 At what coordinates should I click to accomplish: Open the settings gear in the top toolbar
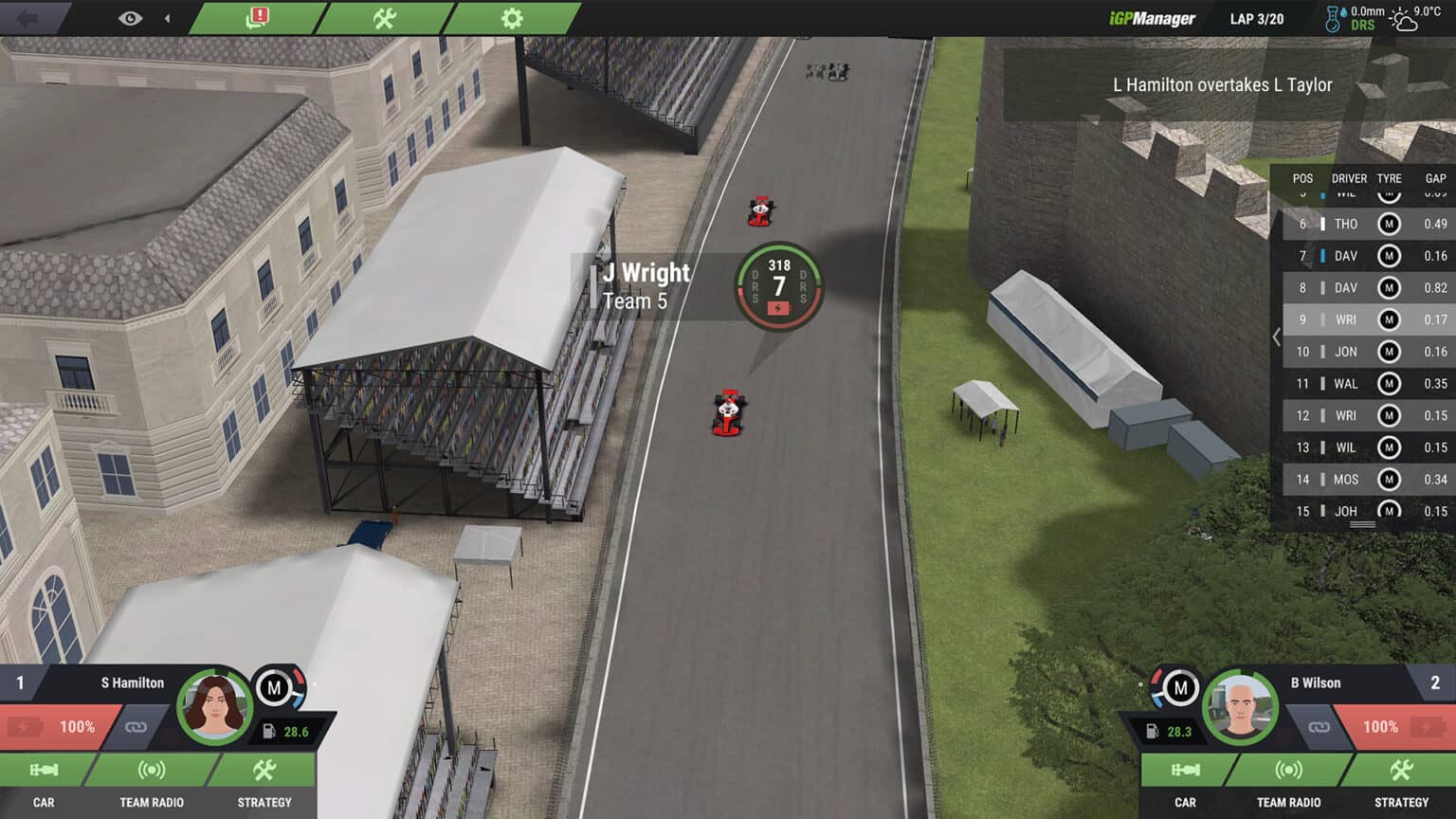point(510,16)
